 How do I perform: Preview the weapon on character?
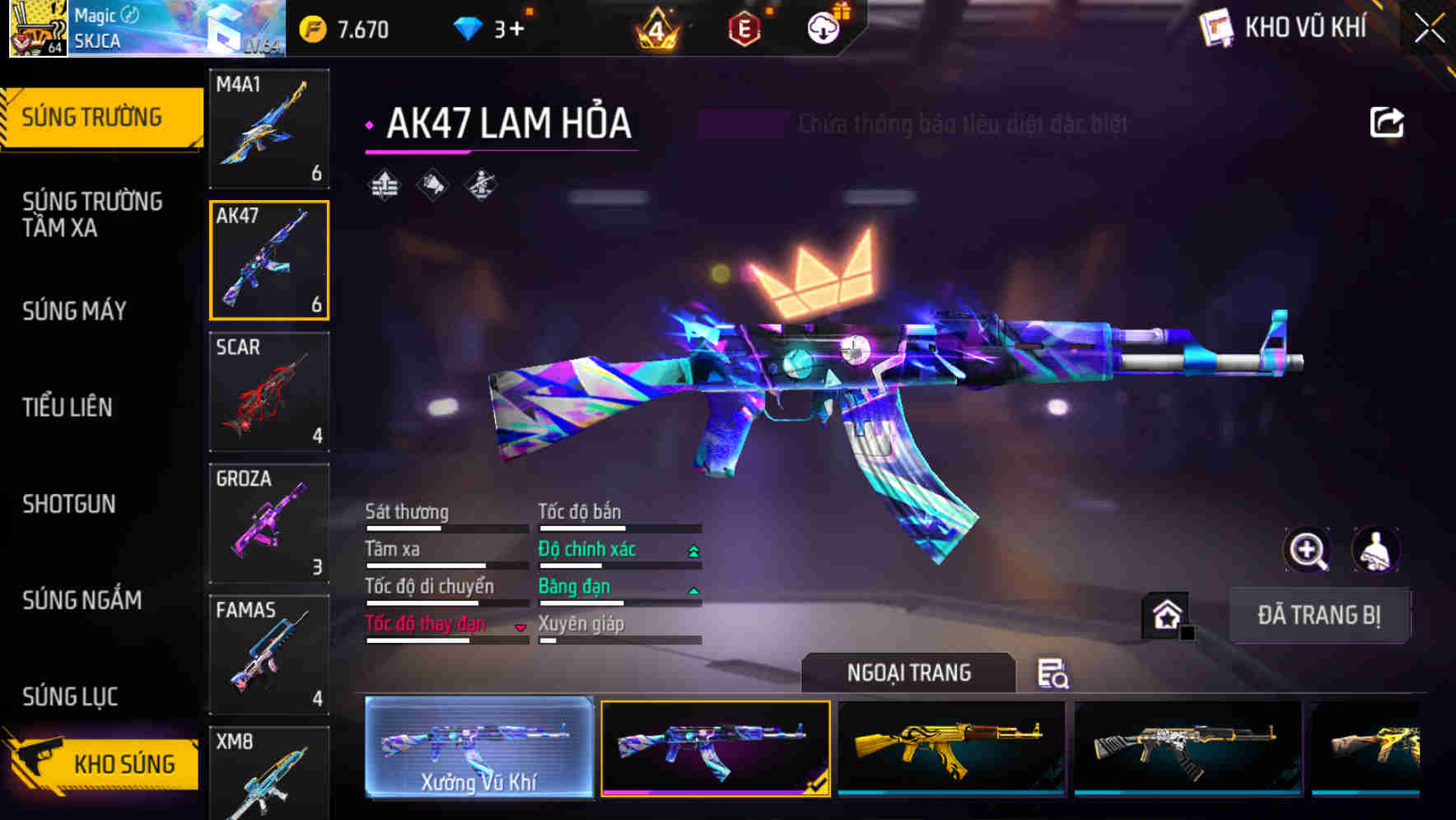1375,550
